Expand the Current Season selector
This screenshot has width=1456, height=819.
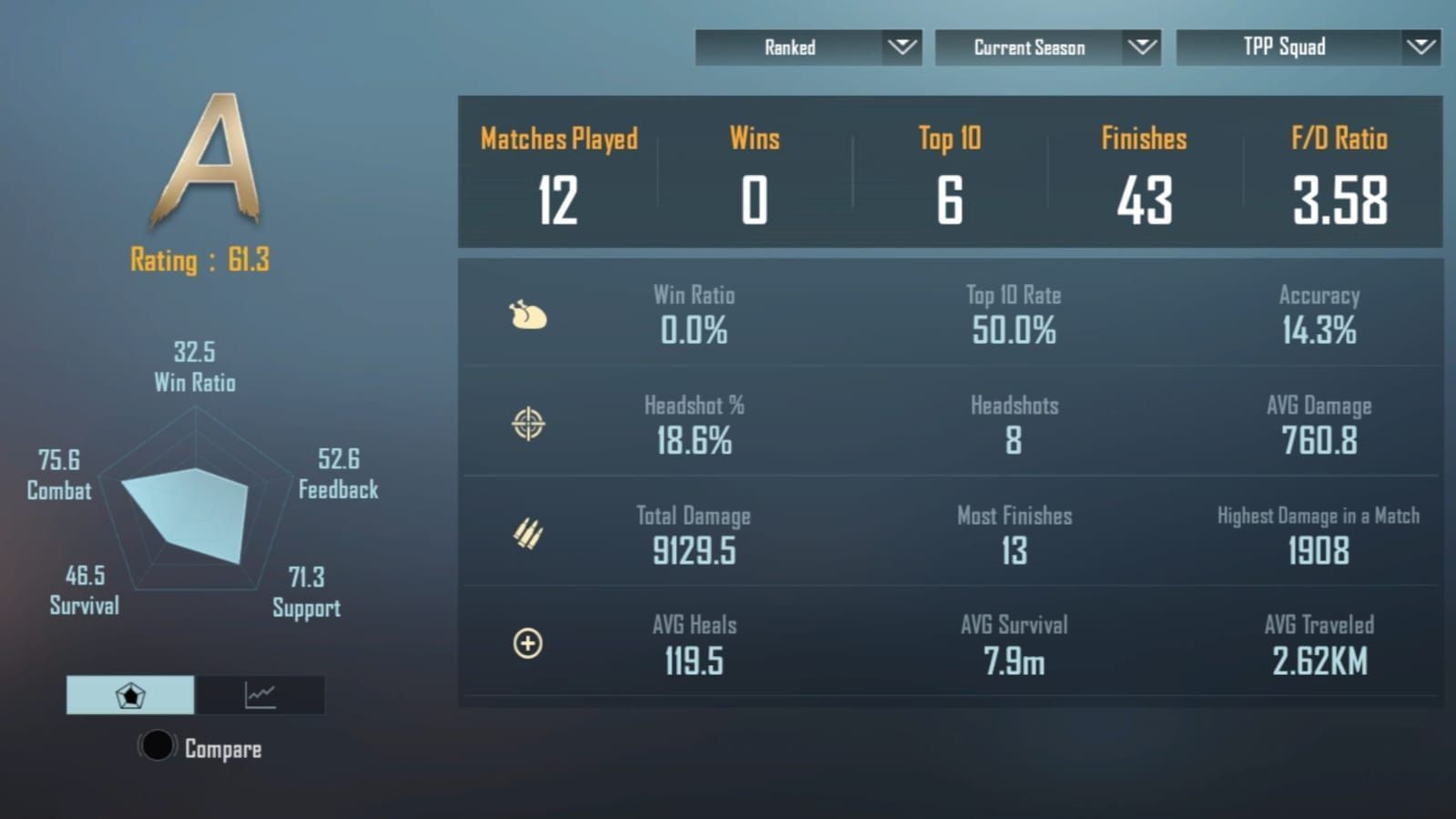pyautogui.click(x=1047, y=47)
